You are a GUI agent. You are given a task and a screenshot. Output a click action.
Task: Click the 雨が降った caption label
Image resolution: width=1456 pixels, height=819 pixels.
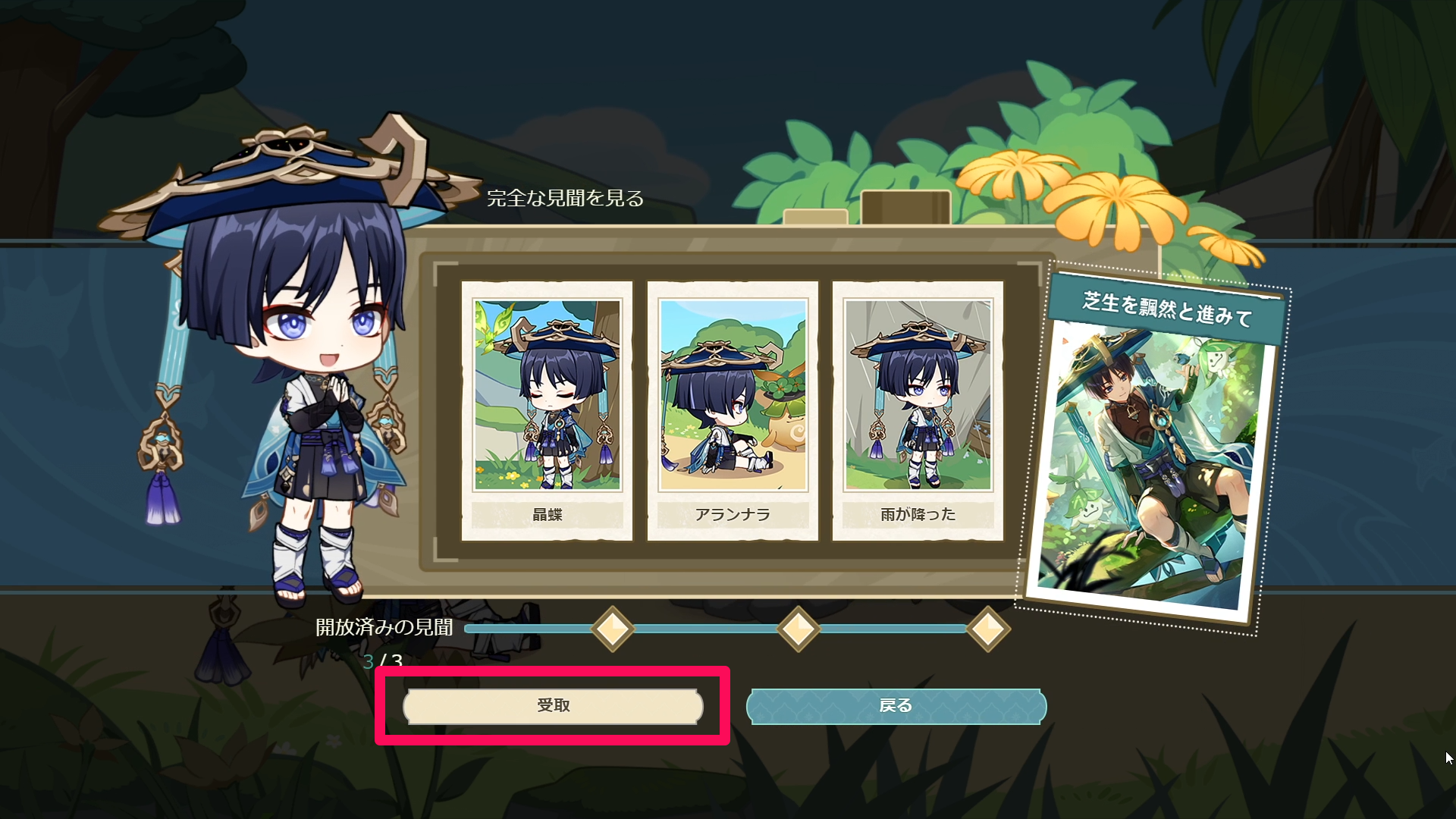(918, 514)
